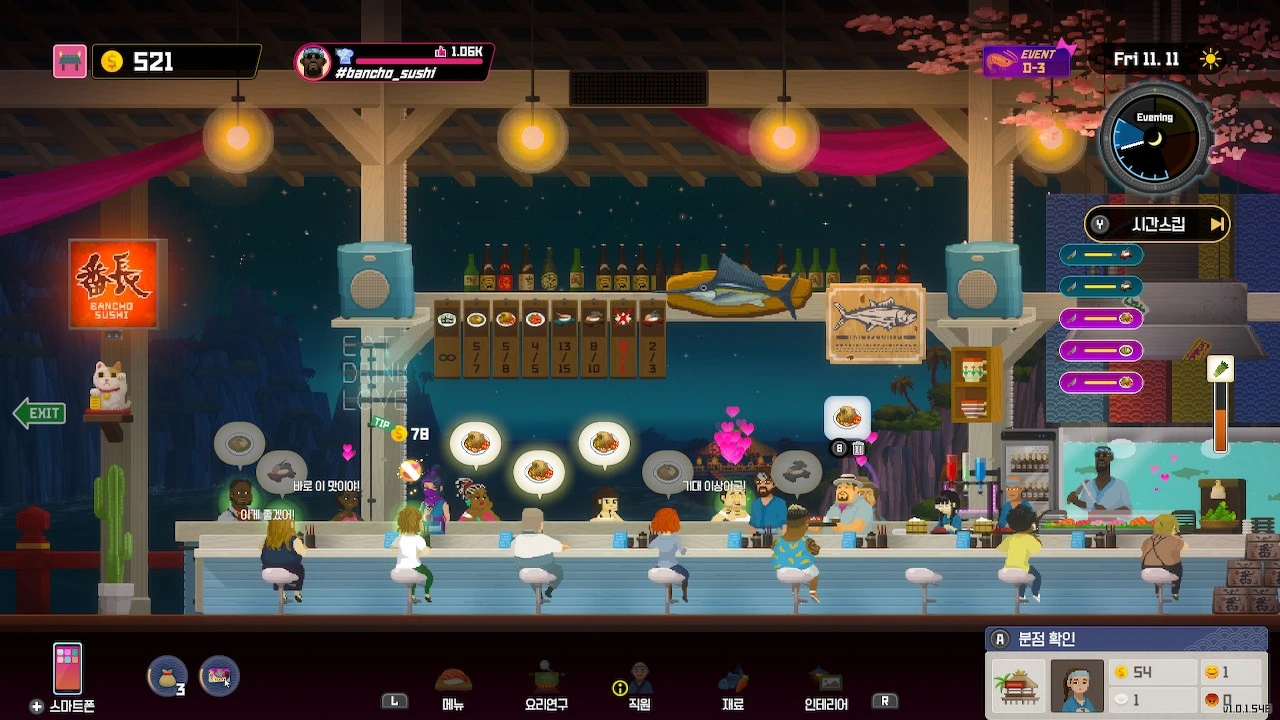This screenshot has height=720, width=1280.
Task: Select the branch manager portrait
Action: click(1077, 686)
